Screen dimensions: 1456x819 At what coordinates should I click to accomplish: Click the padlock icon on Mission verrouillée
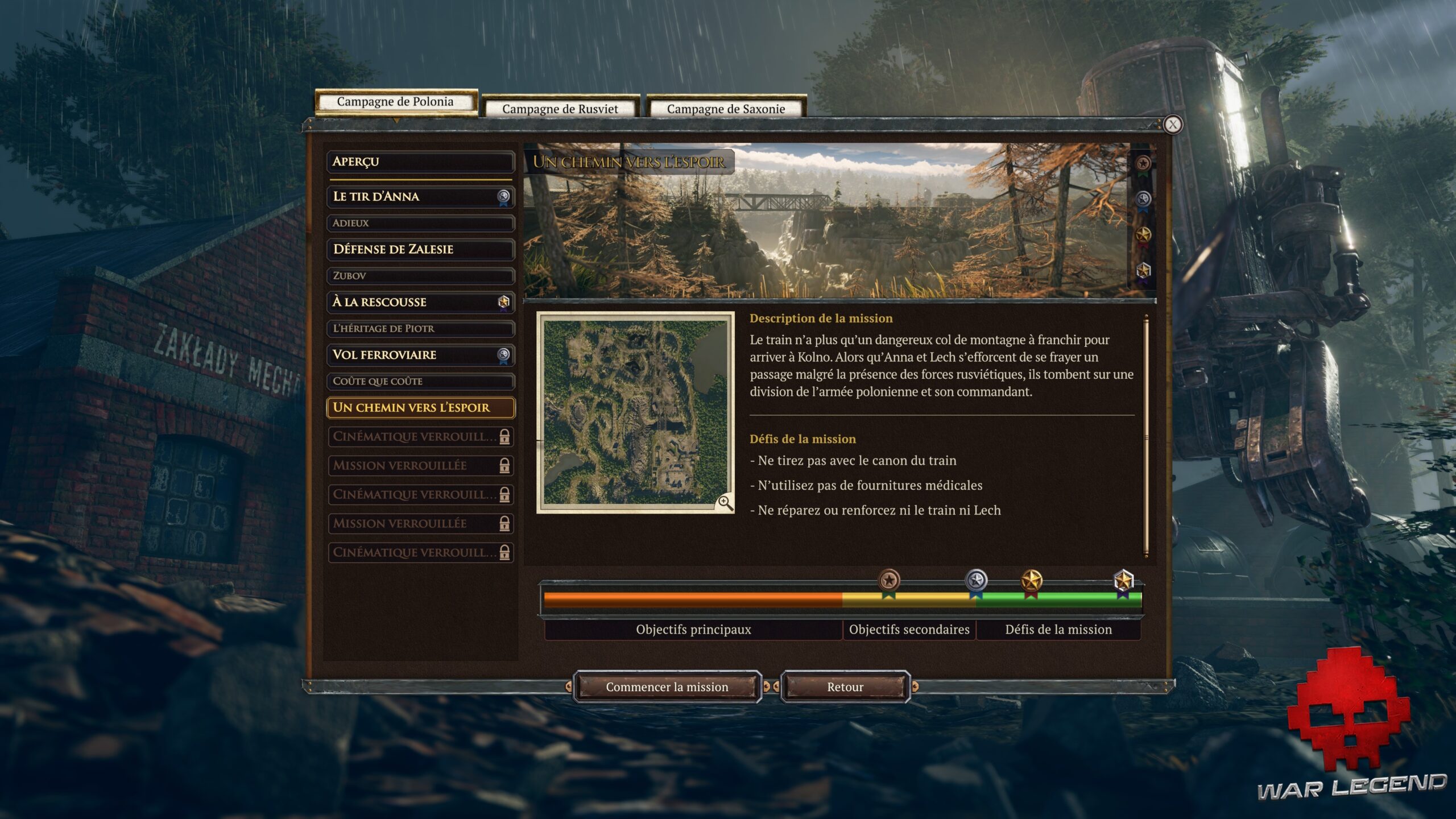point(504,465)
